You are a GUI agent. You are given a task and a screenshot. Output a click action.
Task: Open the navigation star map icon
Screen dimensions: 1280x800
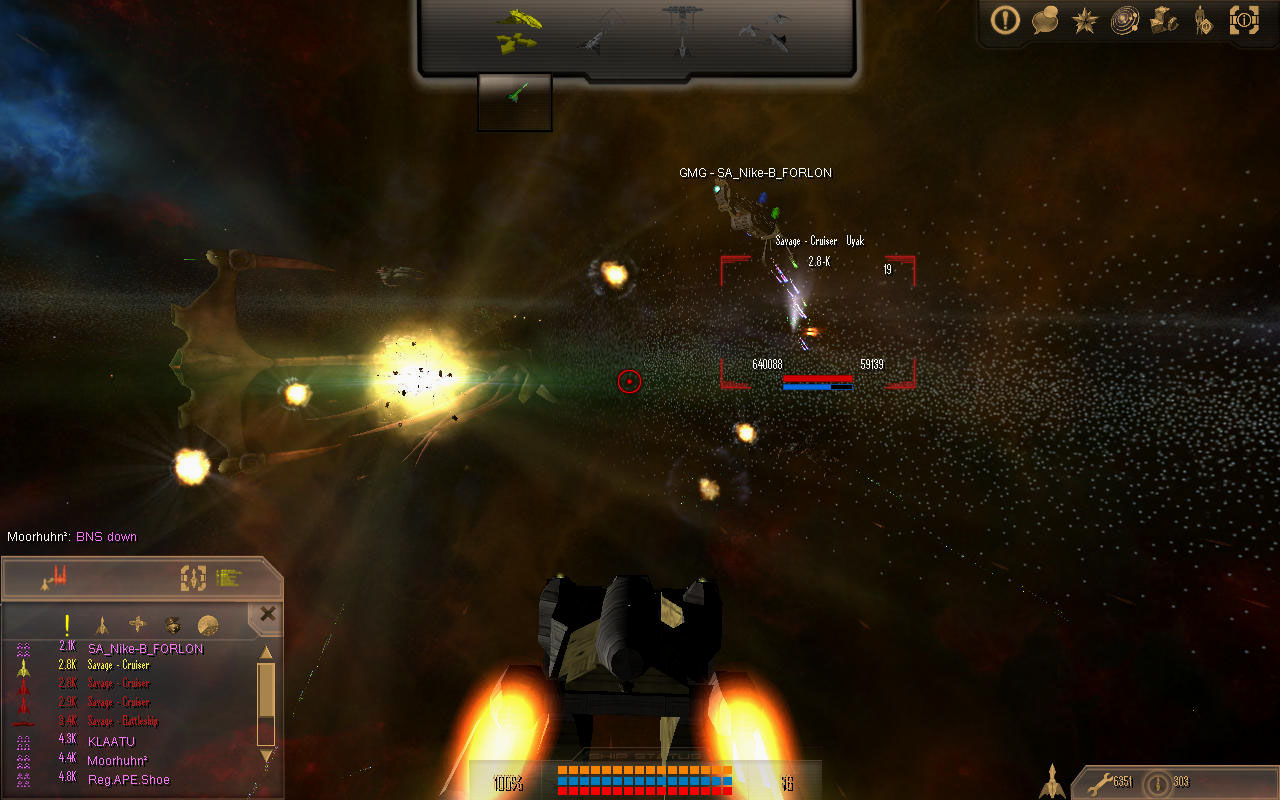(x=1127, y=22)
